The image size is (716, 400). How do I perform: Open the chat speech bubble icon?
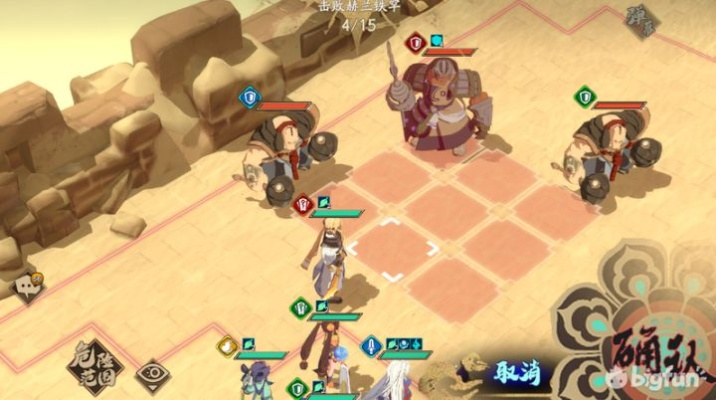click(27, 286)
